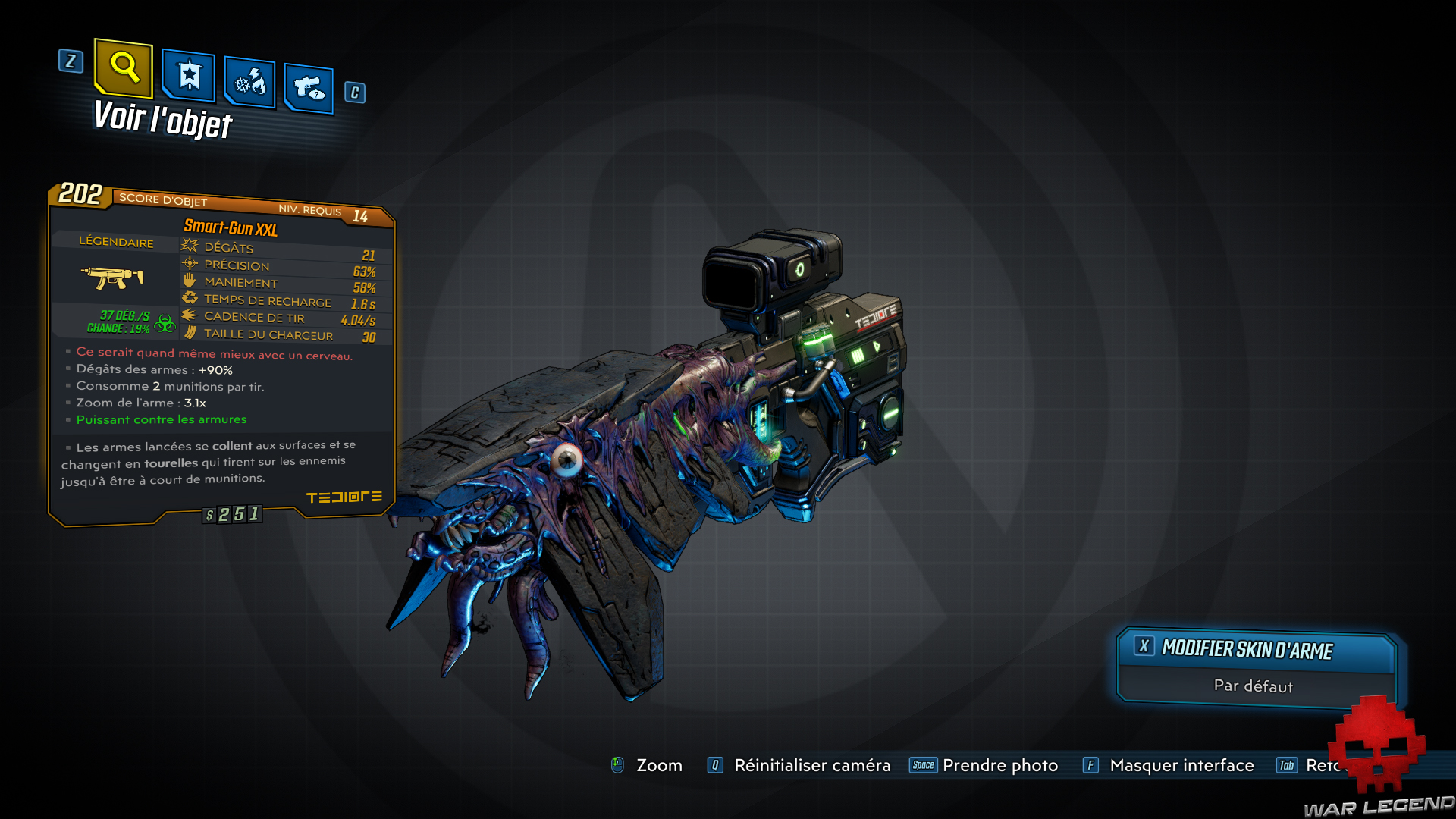Open the weapon comparison tab

308,86
